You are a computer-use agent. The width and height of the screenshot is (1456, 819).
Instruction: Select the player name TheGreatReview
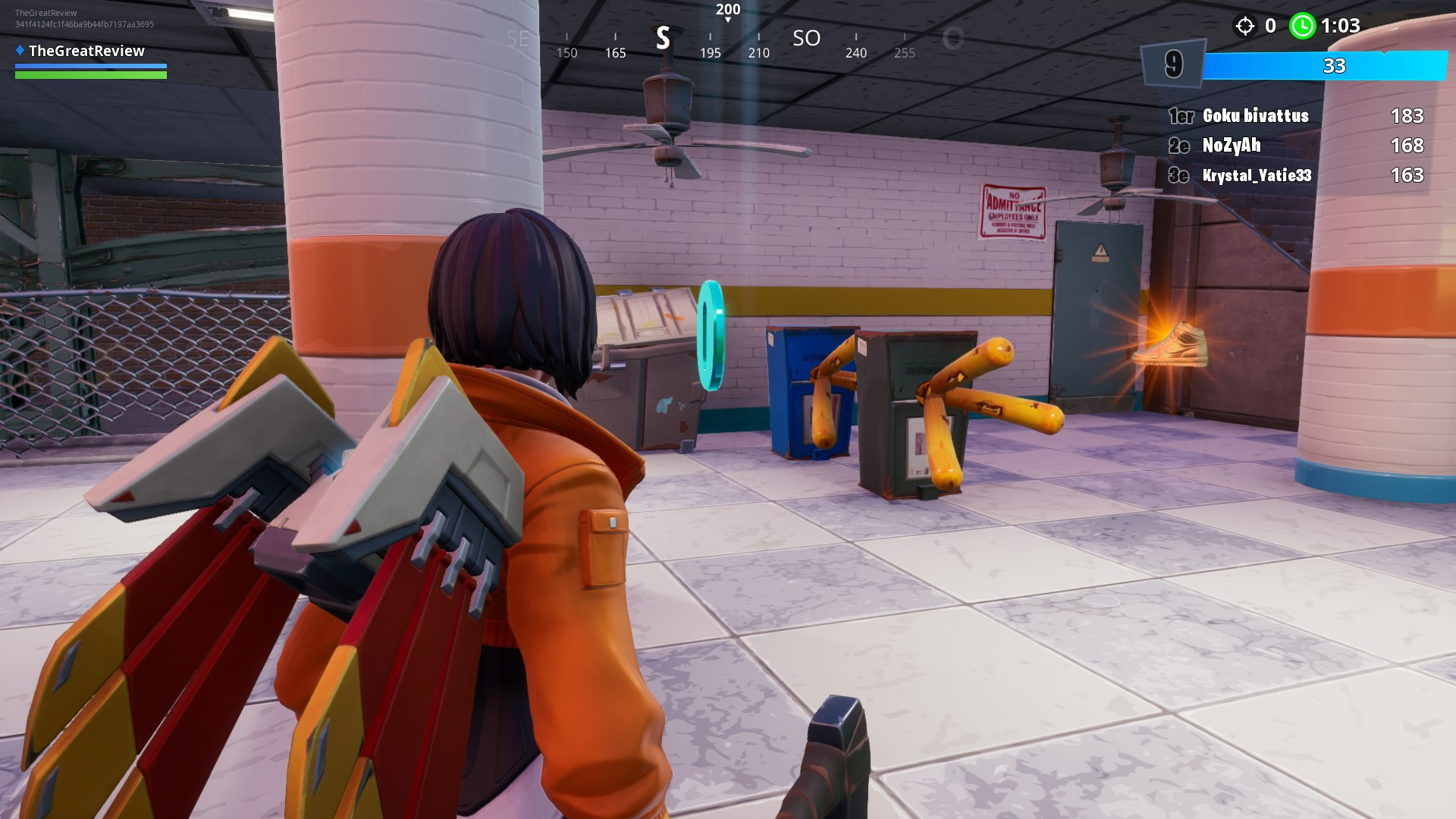[88, 51]
